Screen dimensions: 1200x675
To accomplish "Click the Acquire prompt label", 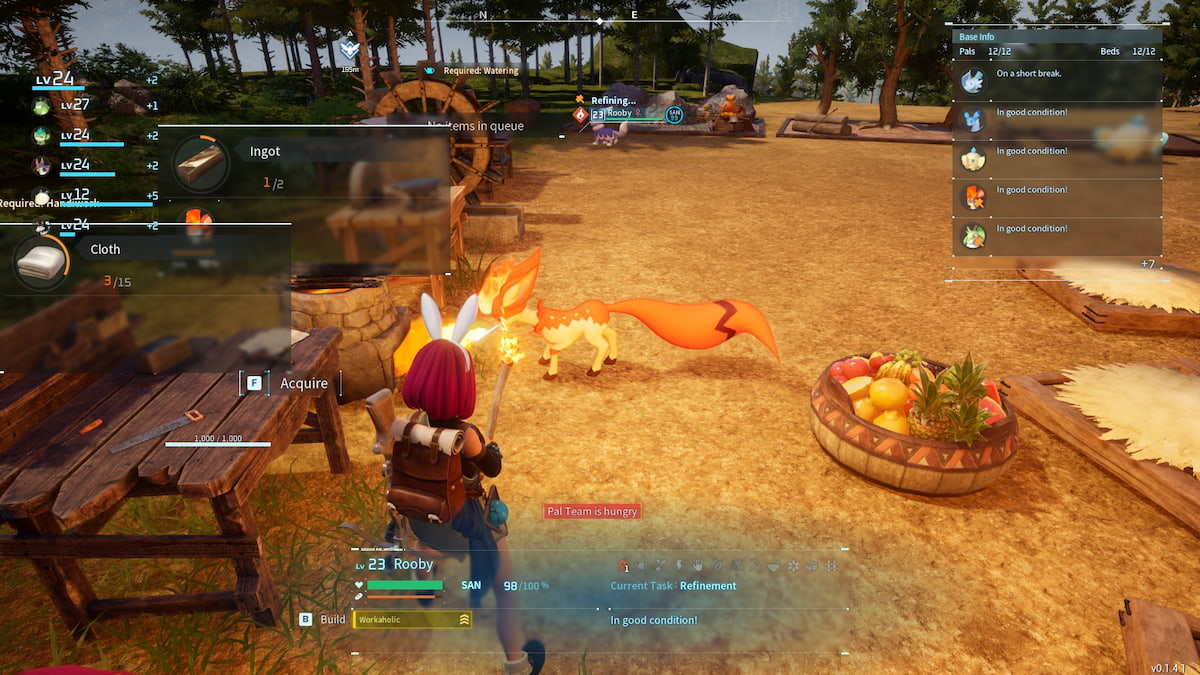I will tap(304, 383).
